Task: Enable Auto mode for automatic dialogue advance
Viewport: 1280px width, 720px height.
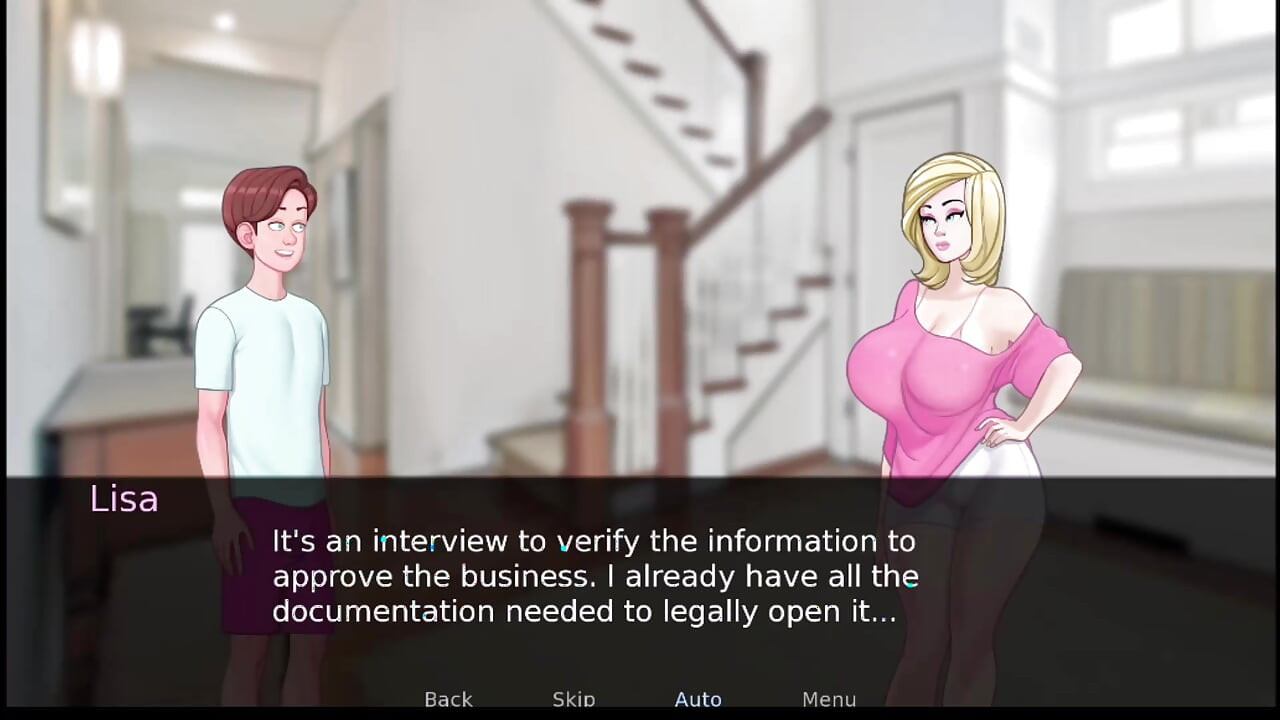Action: point(698,699)
